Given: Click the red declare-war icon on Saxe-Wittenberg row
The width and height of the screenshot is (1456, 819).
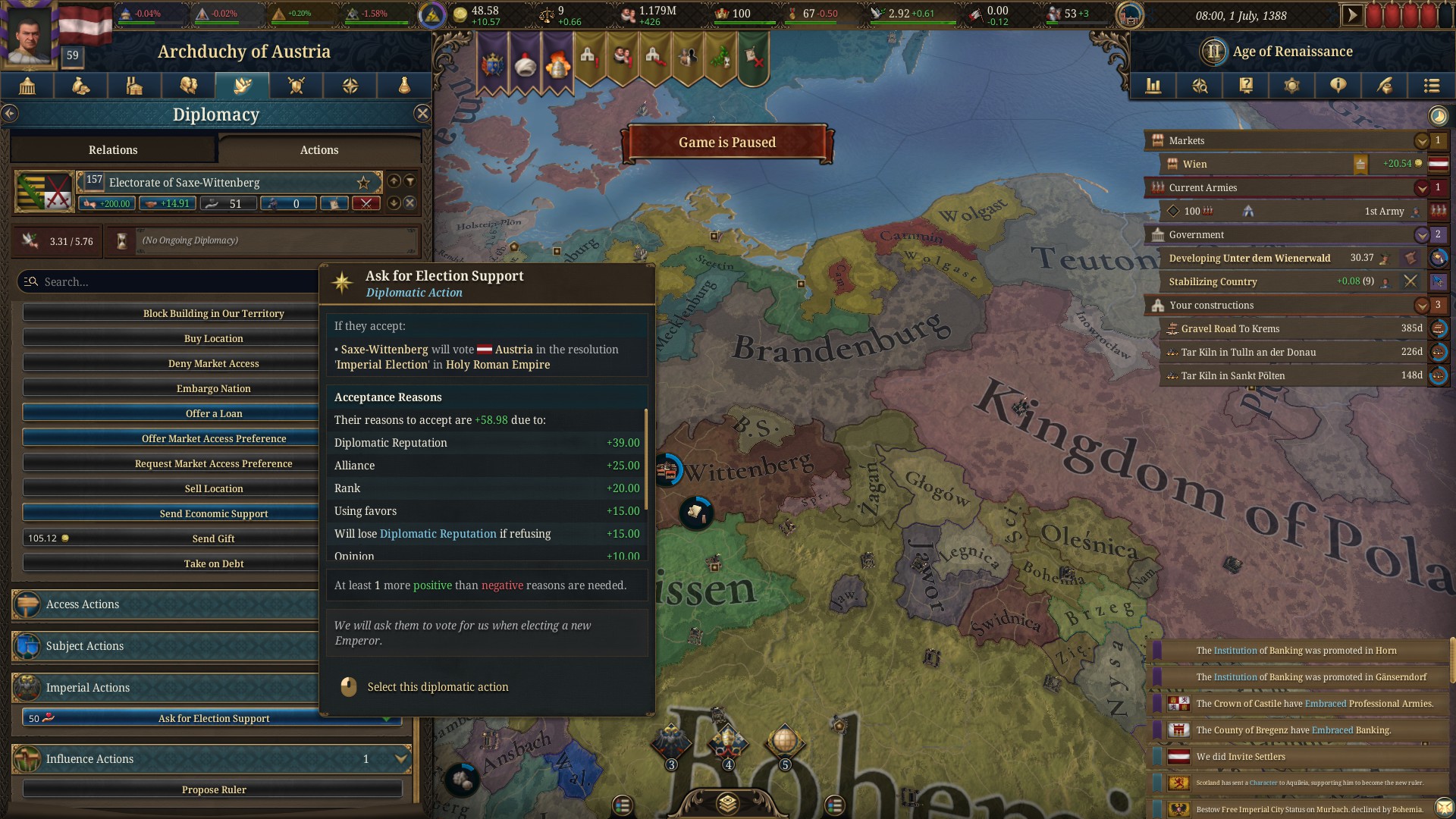Looking at the screenshot, I should [366, 203].
